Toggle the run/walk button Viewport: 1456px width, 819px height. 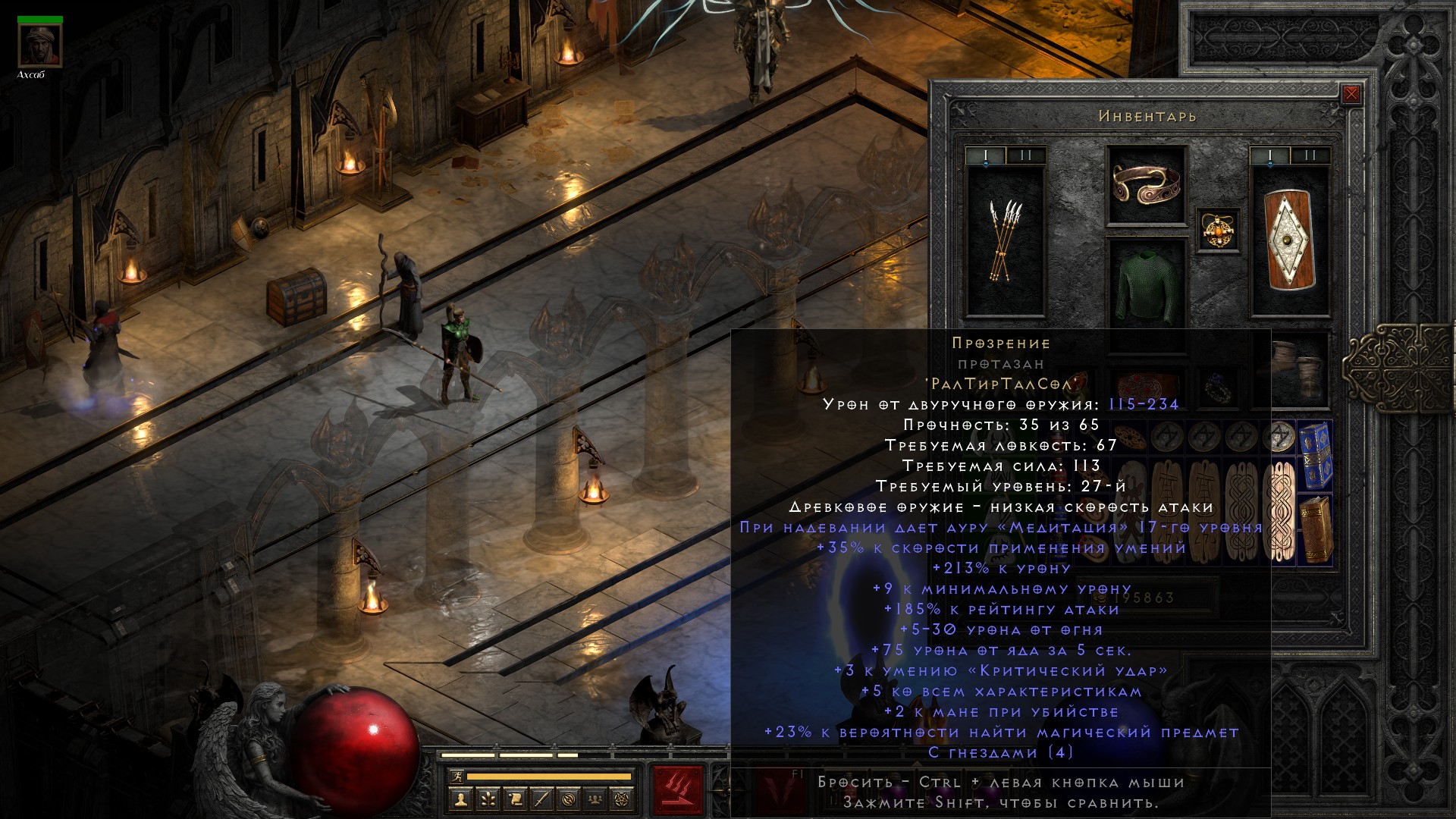[x=455, y=777]
